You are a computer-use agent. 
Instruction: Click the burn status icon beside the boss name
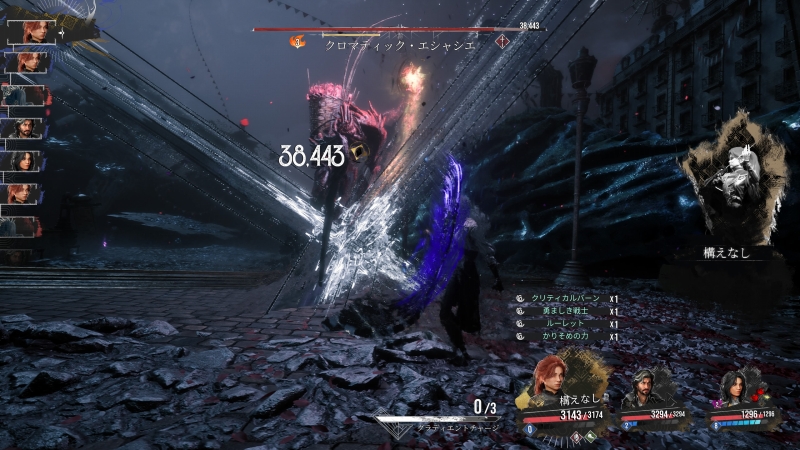pyautogui.click(x=297, y=42)
